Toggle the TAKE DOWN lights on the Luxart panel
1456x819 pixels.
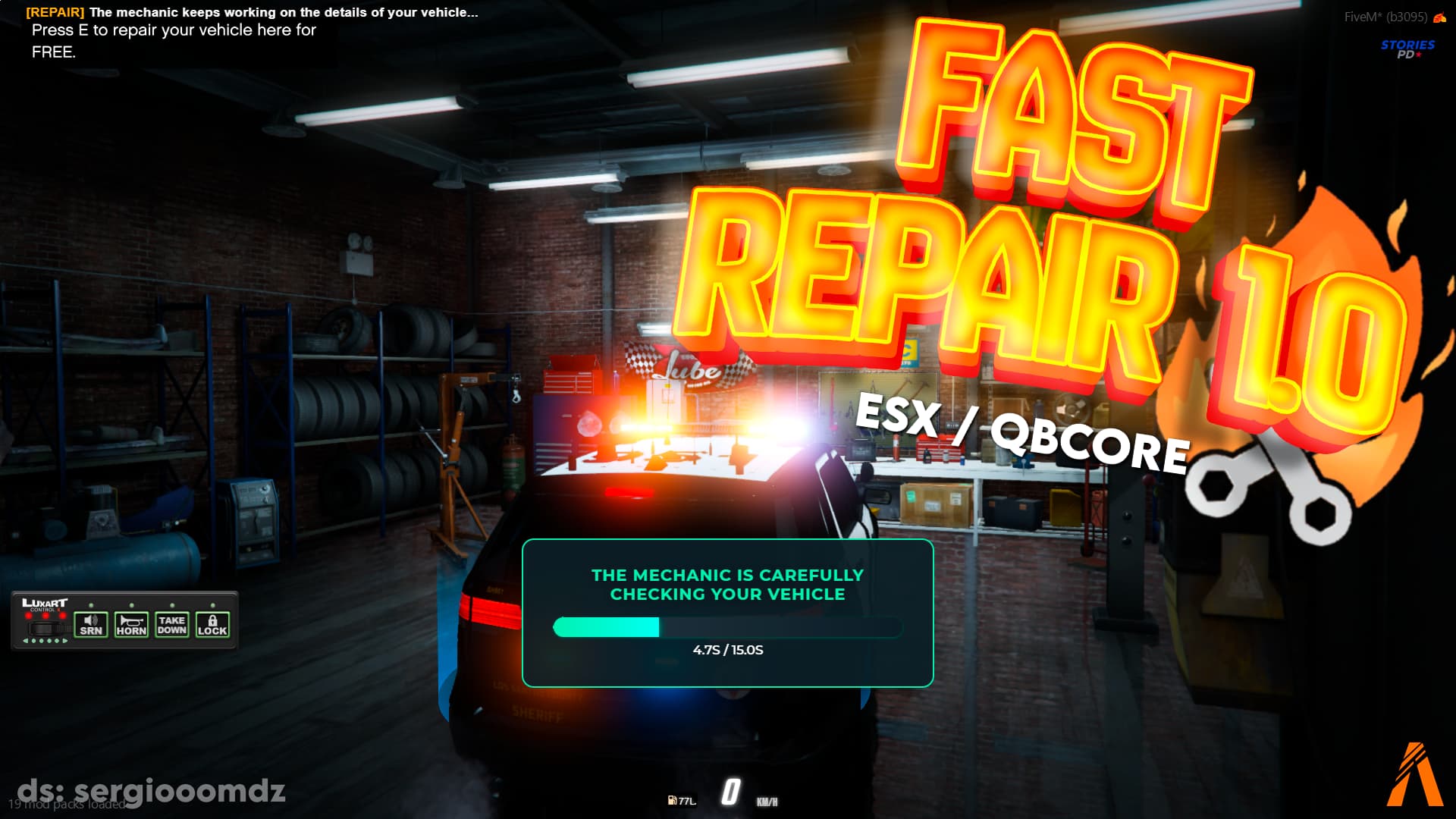(171, 626)
